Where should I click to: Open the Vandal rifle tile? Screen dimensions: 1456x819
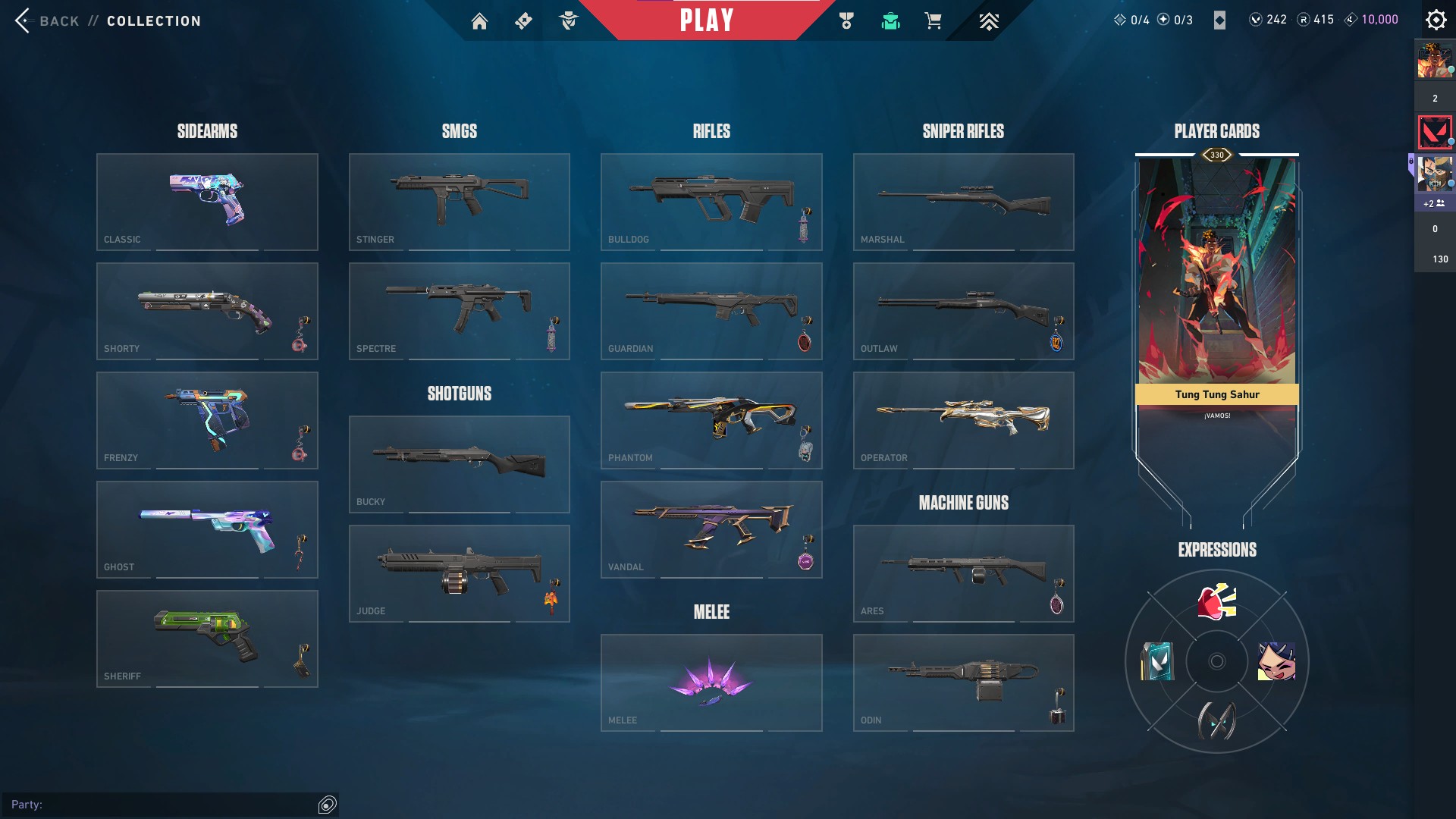711,529
